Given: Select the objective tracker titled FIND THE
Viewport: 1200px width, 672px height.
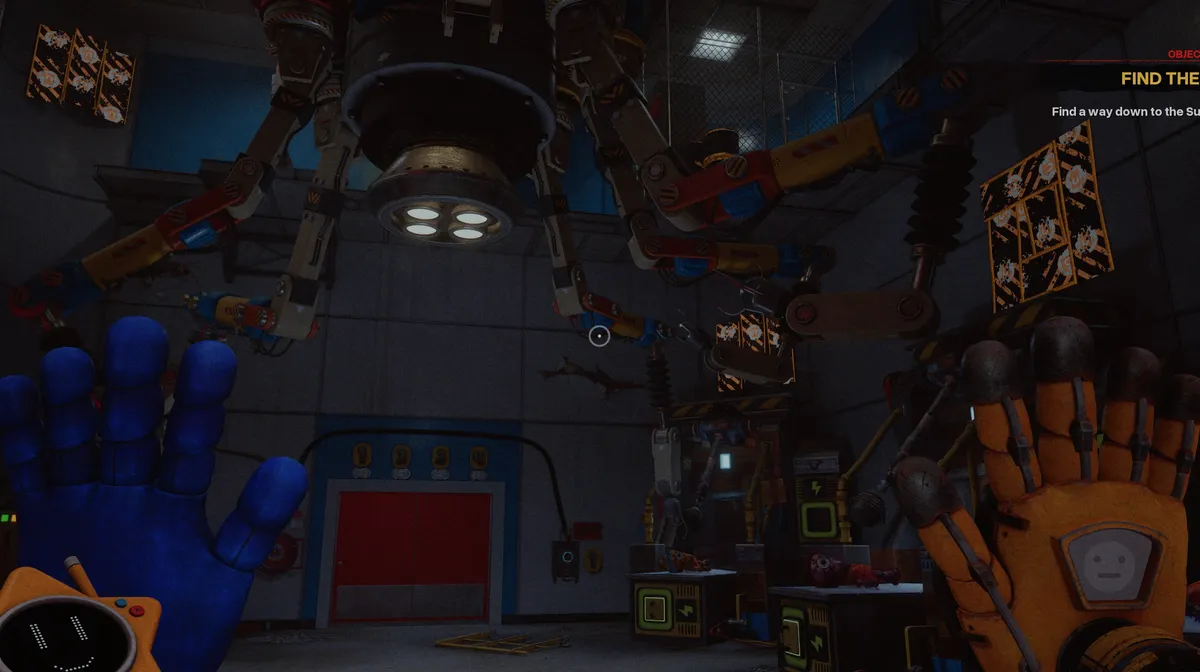Looking at the screenshot, I should pyautogui.click(x=1158, y=78).
